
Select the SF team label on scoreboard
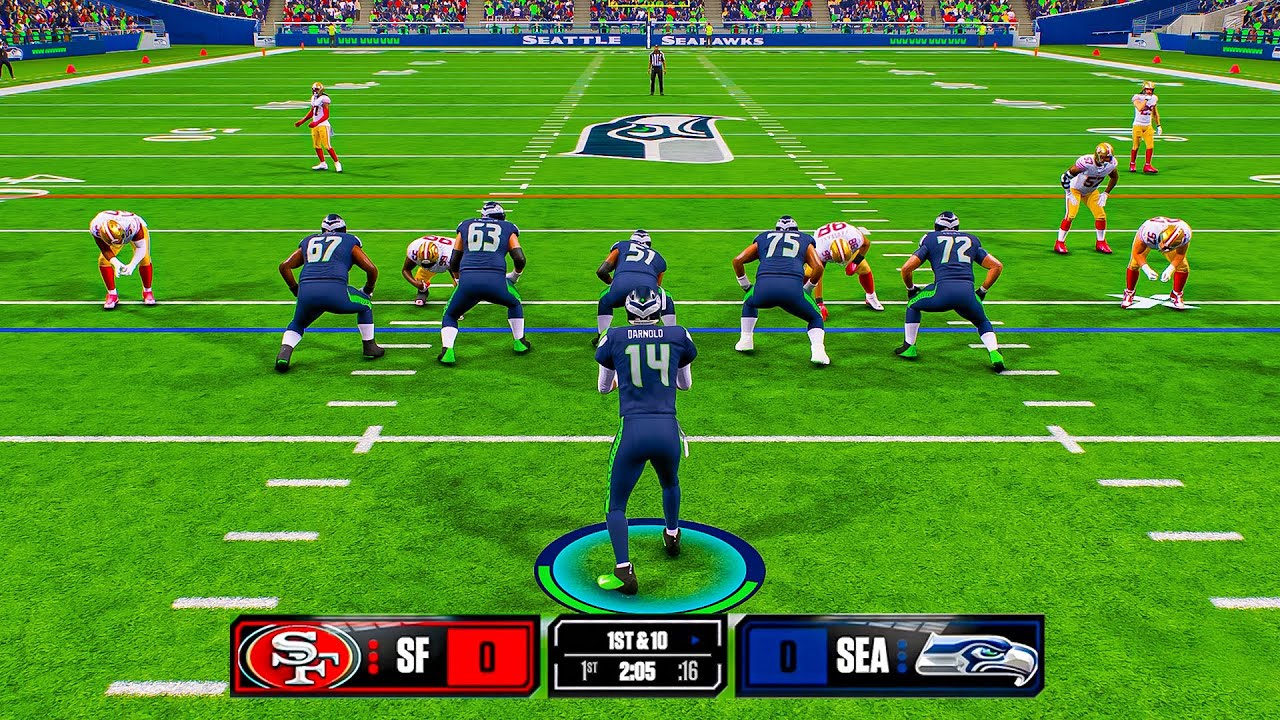pyautogui.click(x=412, y=657)
